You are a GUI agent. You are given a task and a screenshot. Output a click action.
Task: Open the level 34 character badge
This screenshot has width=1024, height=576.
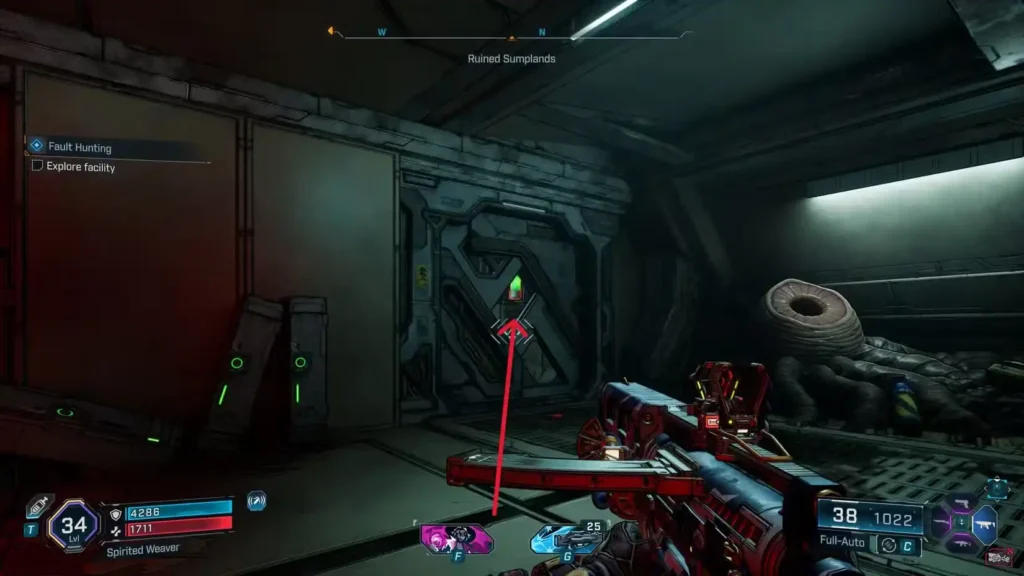pos(73,524)
